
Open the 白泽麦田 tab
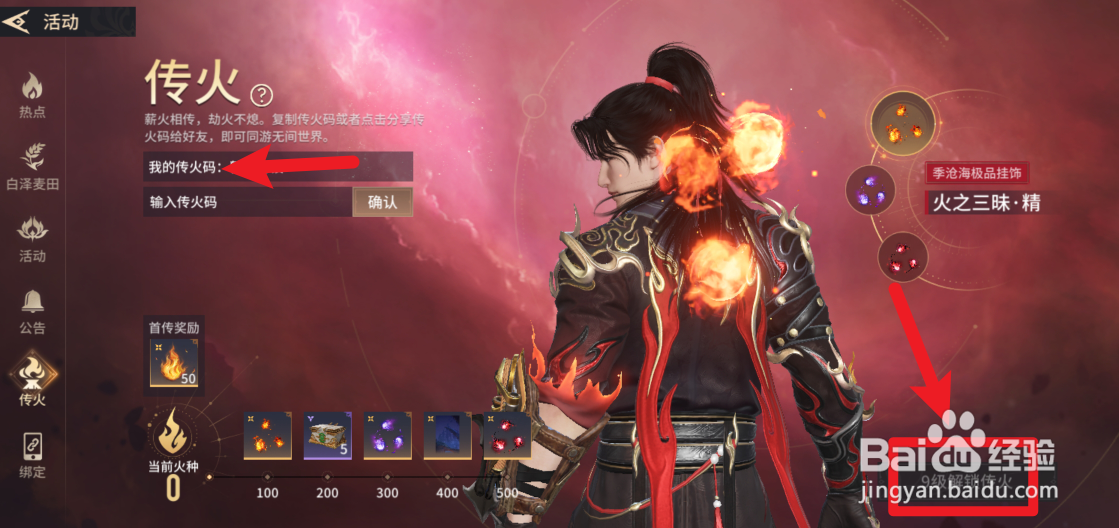click(x=32, y=168)
